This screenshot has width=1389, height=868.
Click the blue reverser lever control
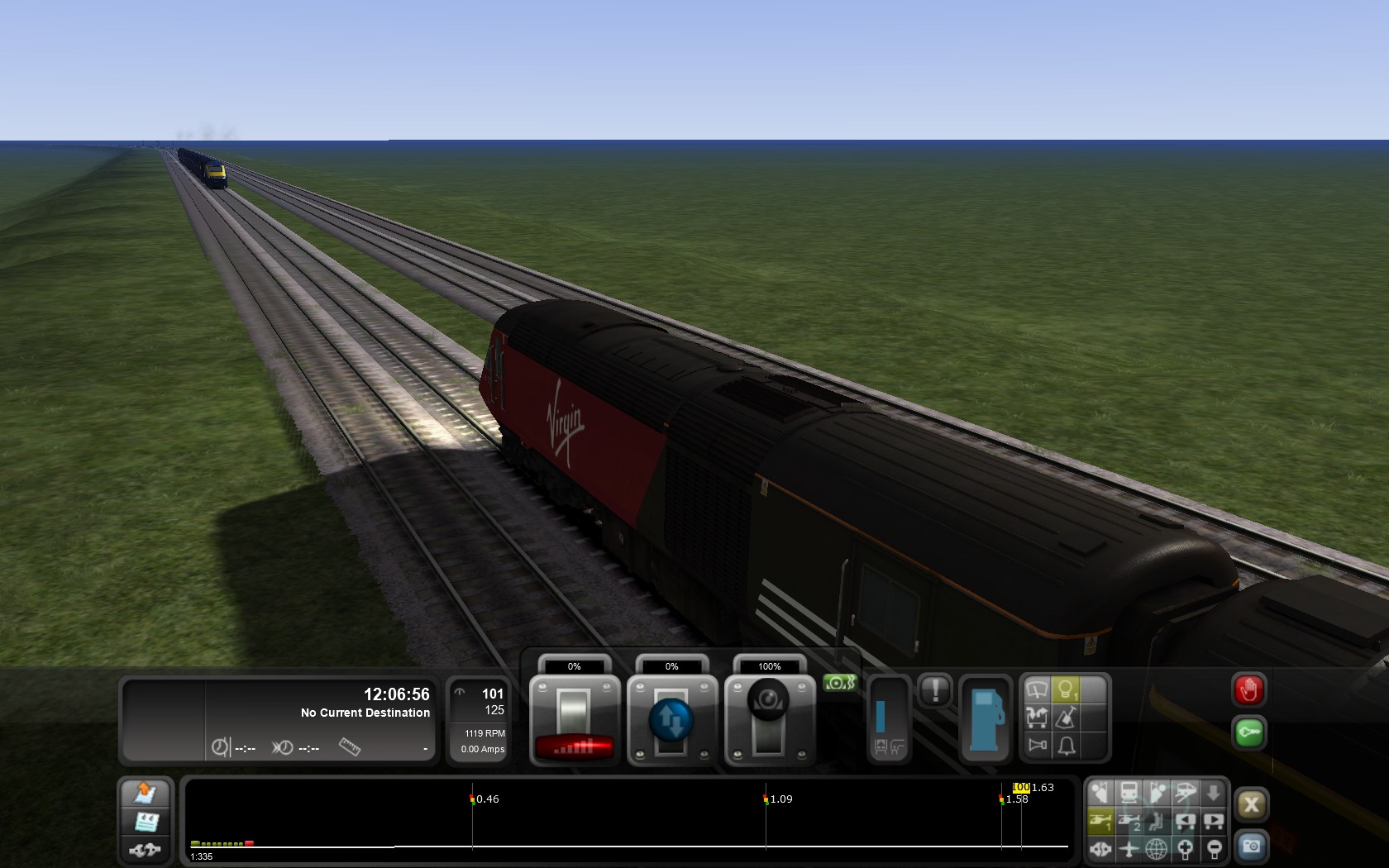point(671,719)
